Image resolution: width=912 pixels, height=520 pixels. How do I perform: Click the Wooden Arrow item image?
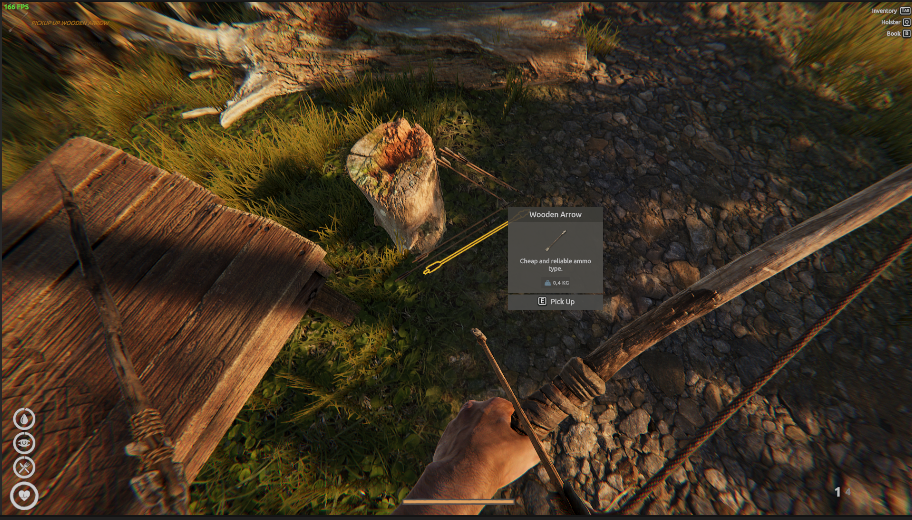(x=556, y=241)
